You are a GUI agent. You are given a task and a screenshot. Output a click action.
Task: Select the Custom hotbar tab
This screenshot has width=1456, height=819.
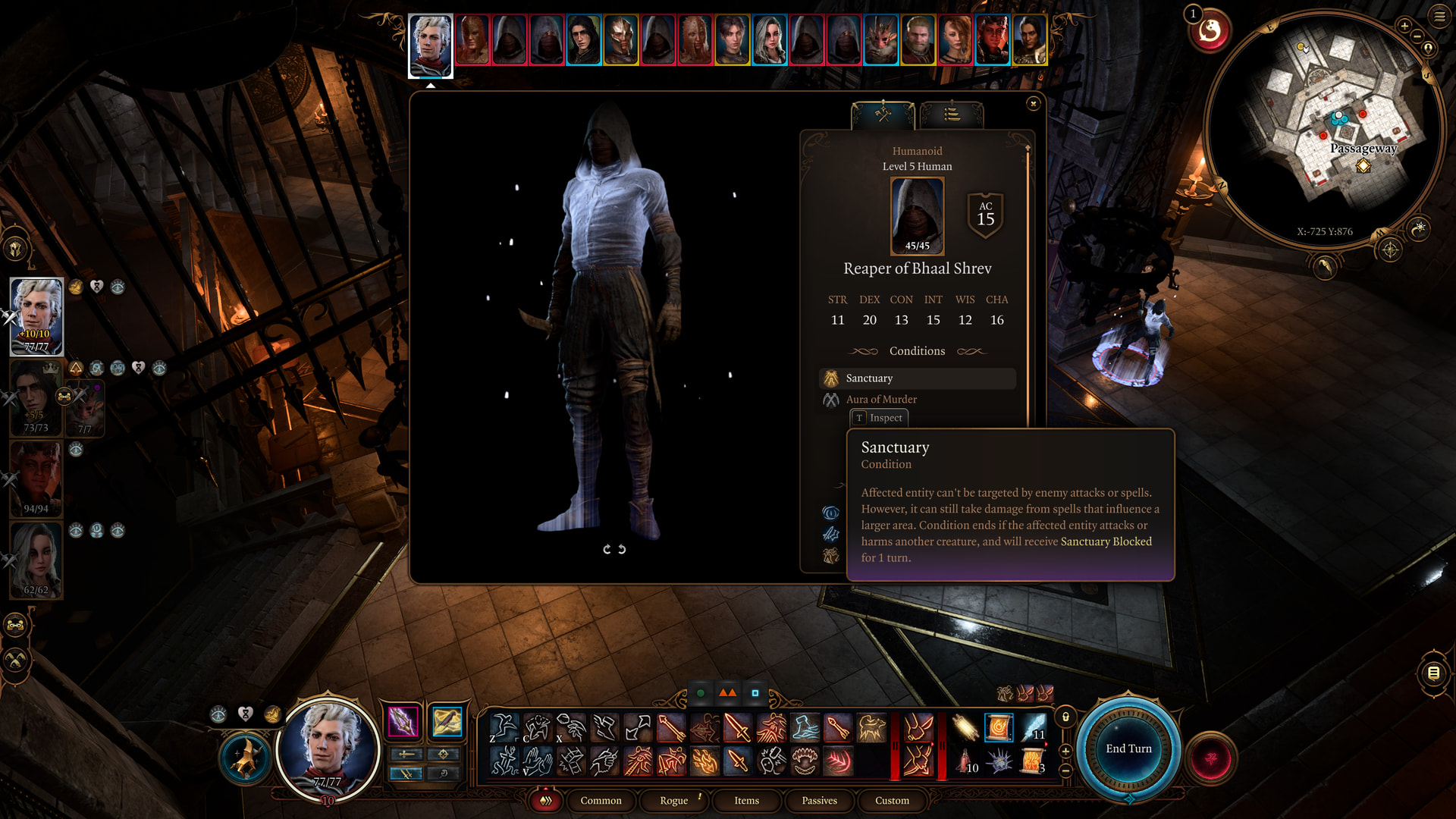click(x=892, y=800)
